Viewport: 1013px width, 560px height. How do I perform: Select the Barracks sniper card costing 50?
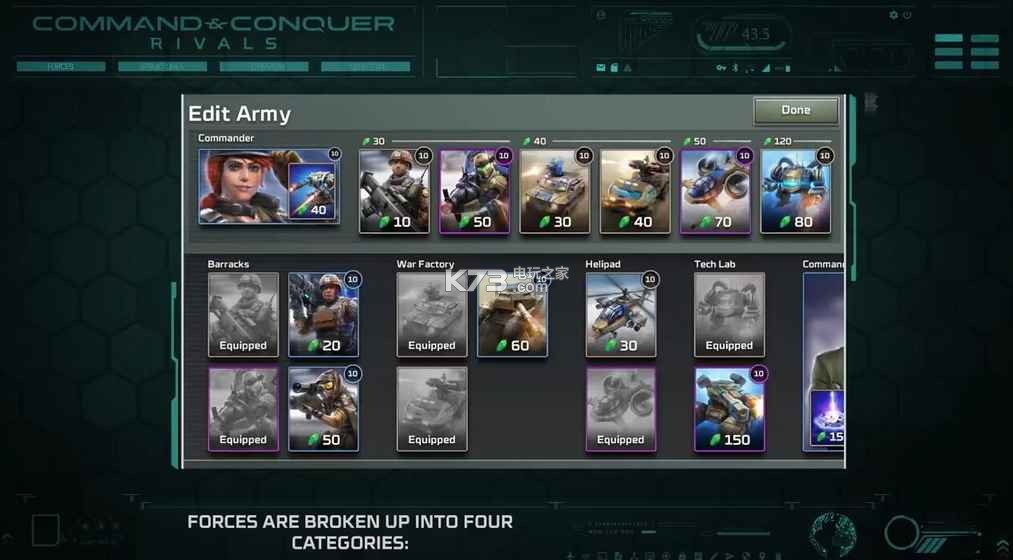tap(324, 409)
